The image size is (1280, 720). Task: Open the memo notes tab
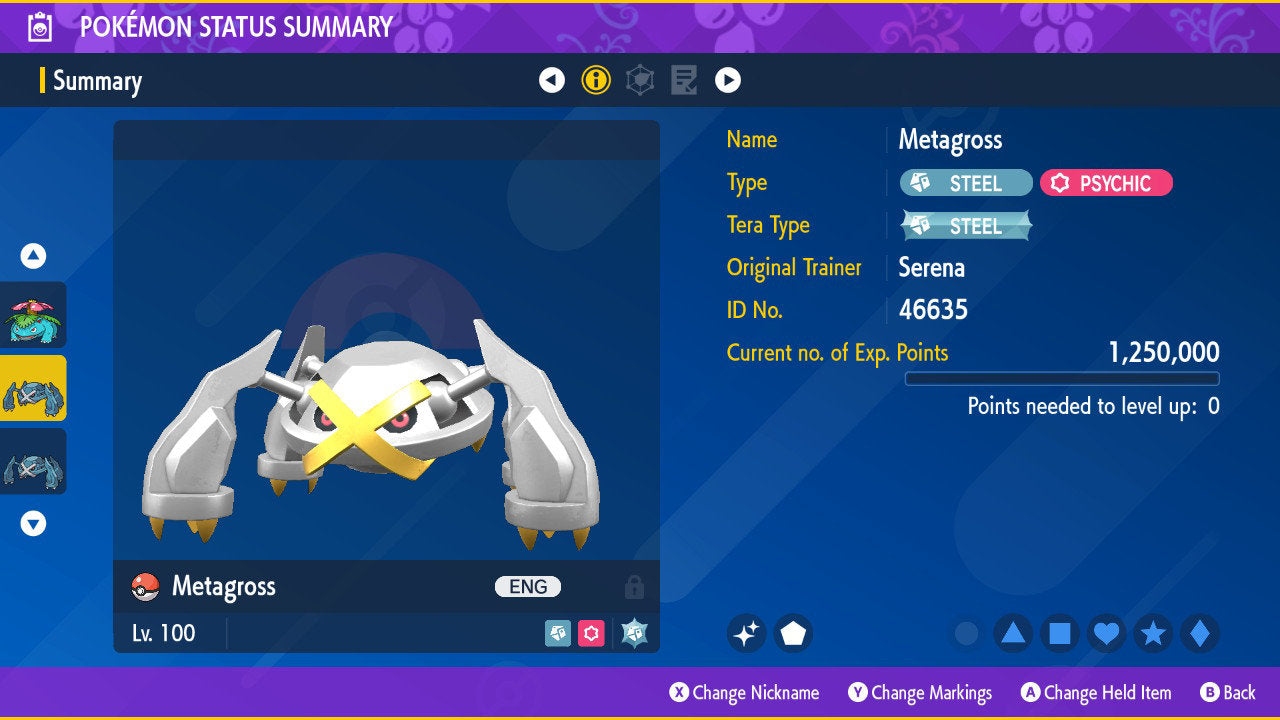684,80
